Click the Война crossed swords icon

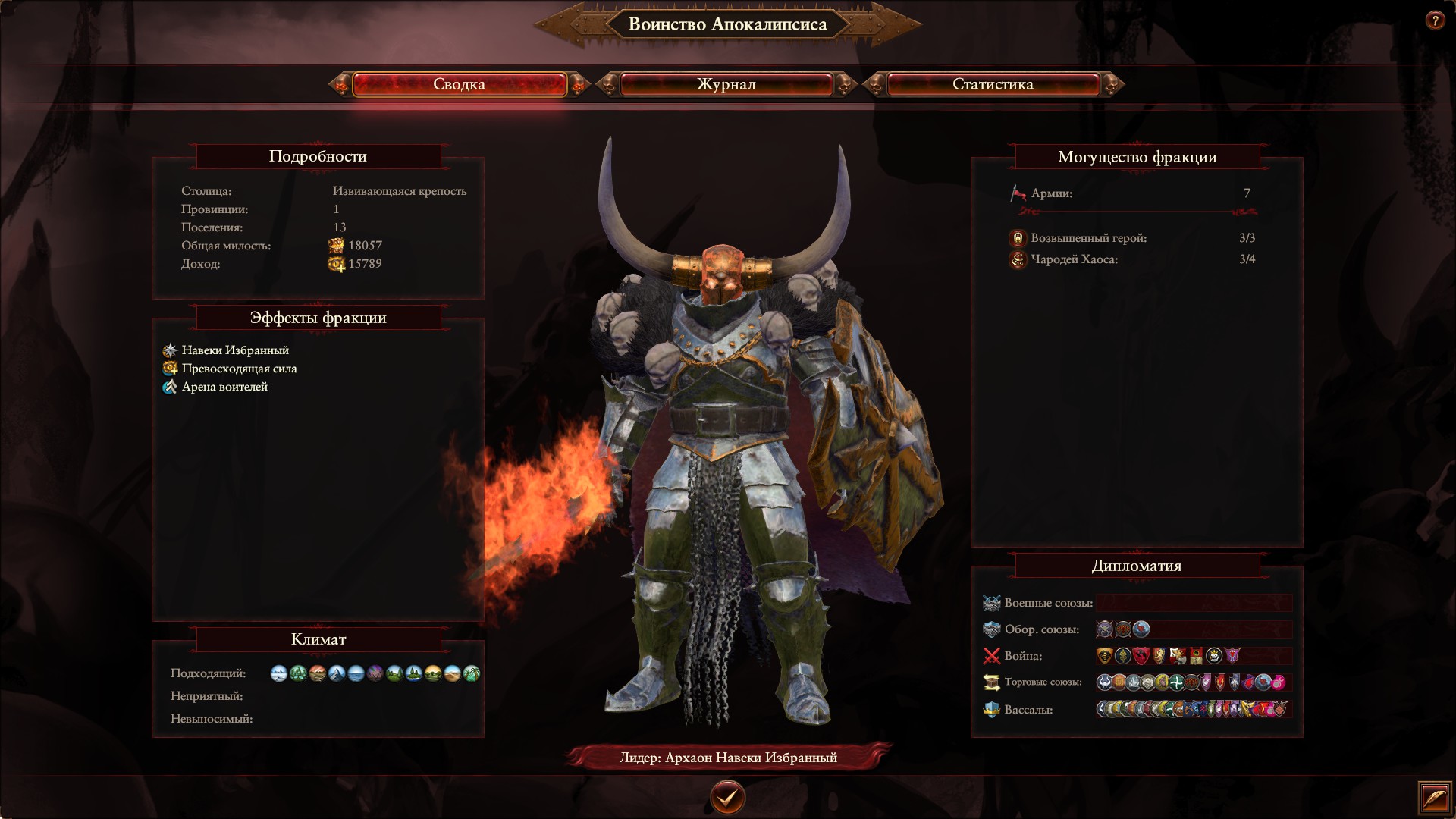[992, 656]
